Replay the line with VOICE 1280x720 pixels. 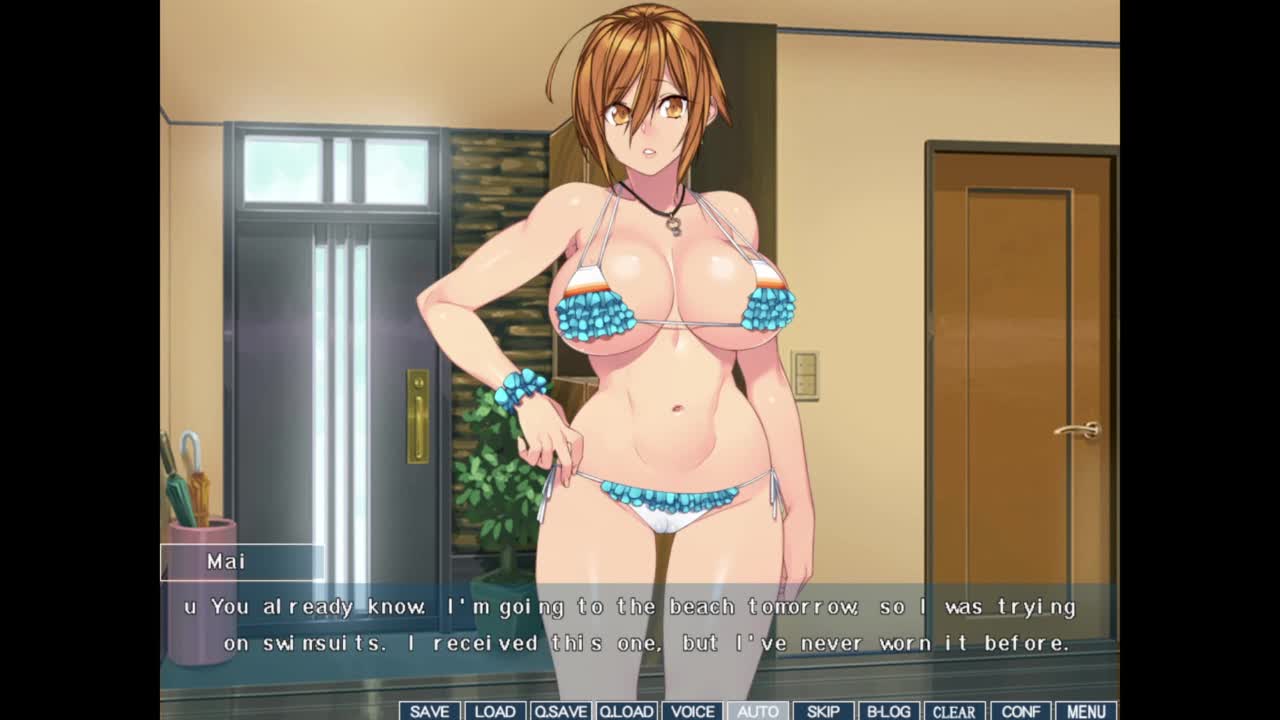pyautogui.click(x=692, y=711)
